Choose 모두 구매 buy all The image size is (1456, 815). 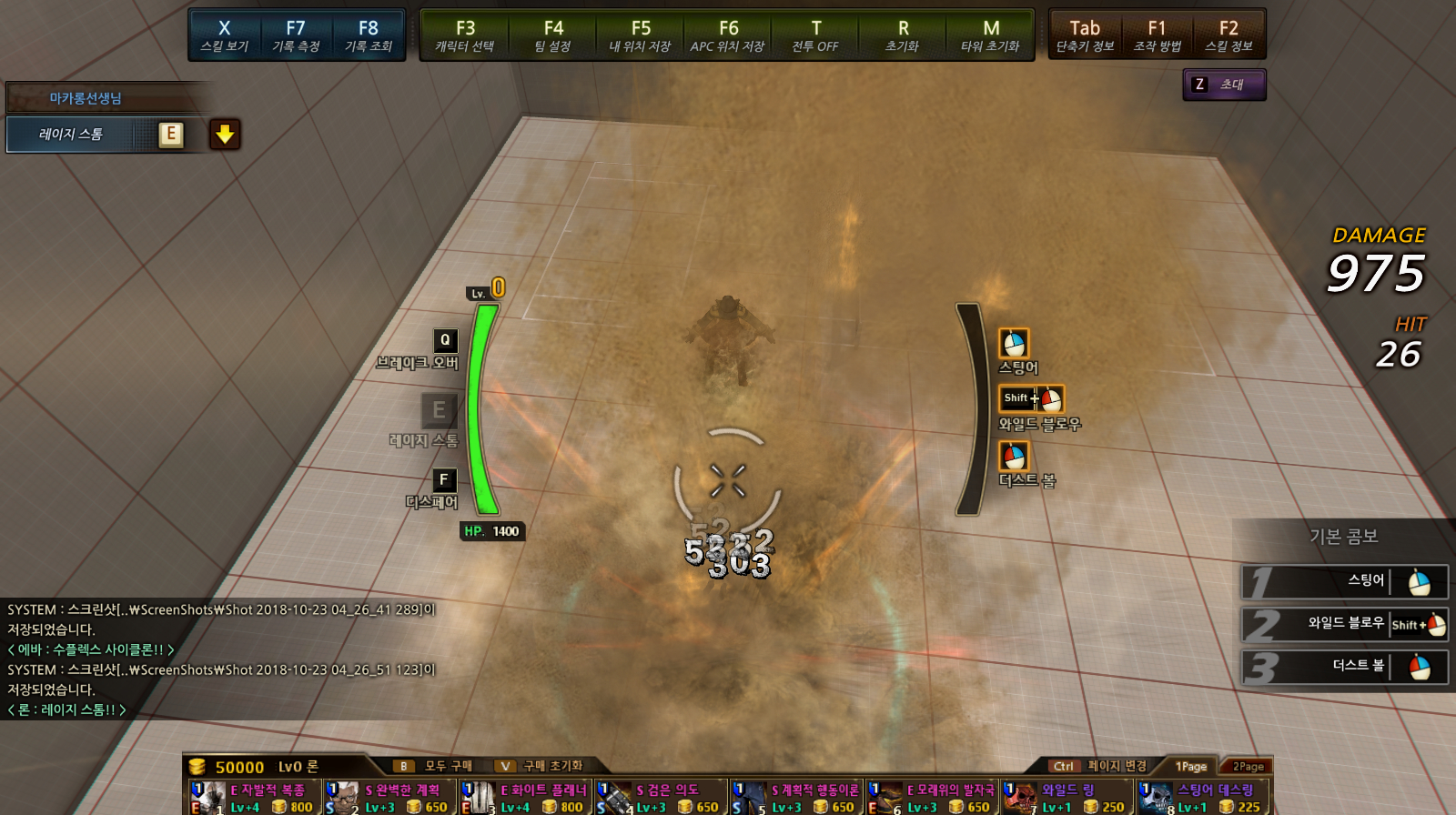[437, 766]
